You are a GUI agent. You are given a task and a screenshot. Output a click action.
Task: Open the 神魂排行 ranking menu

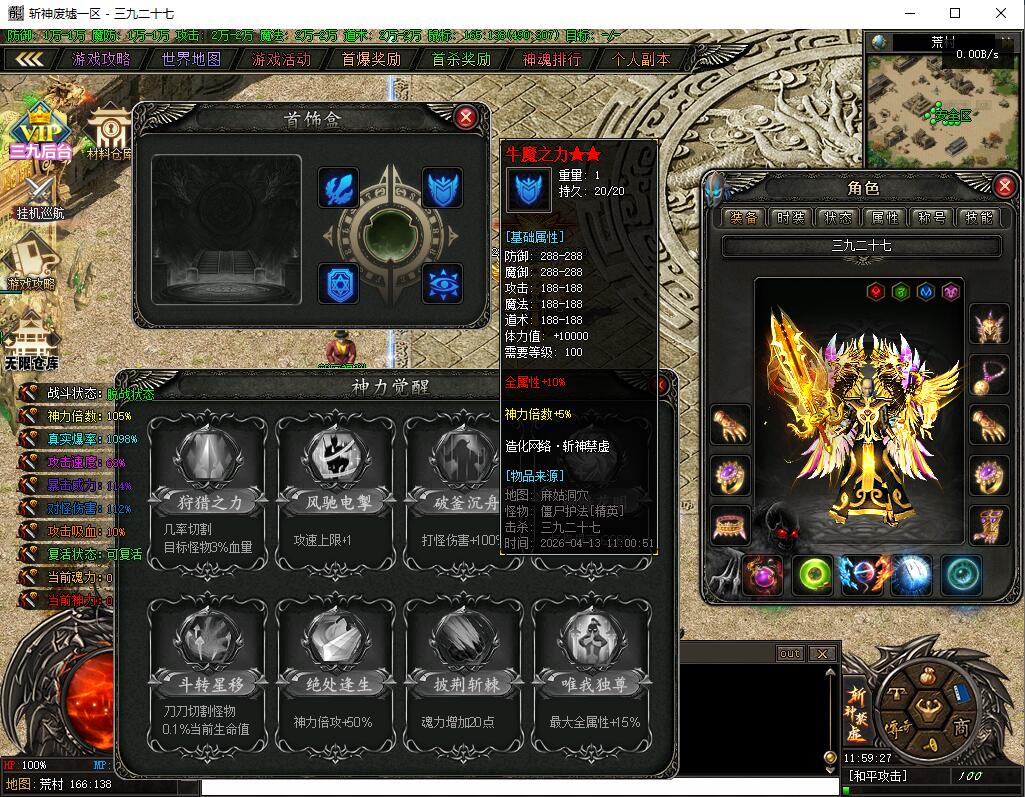[x=551, y=59]
